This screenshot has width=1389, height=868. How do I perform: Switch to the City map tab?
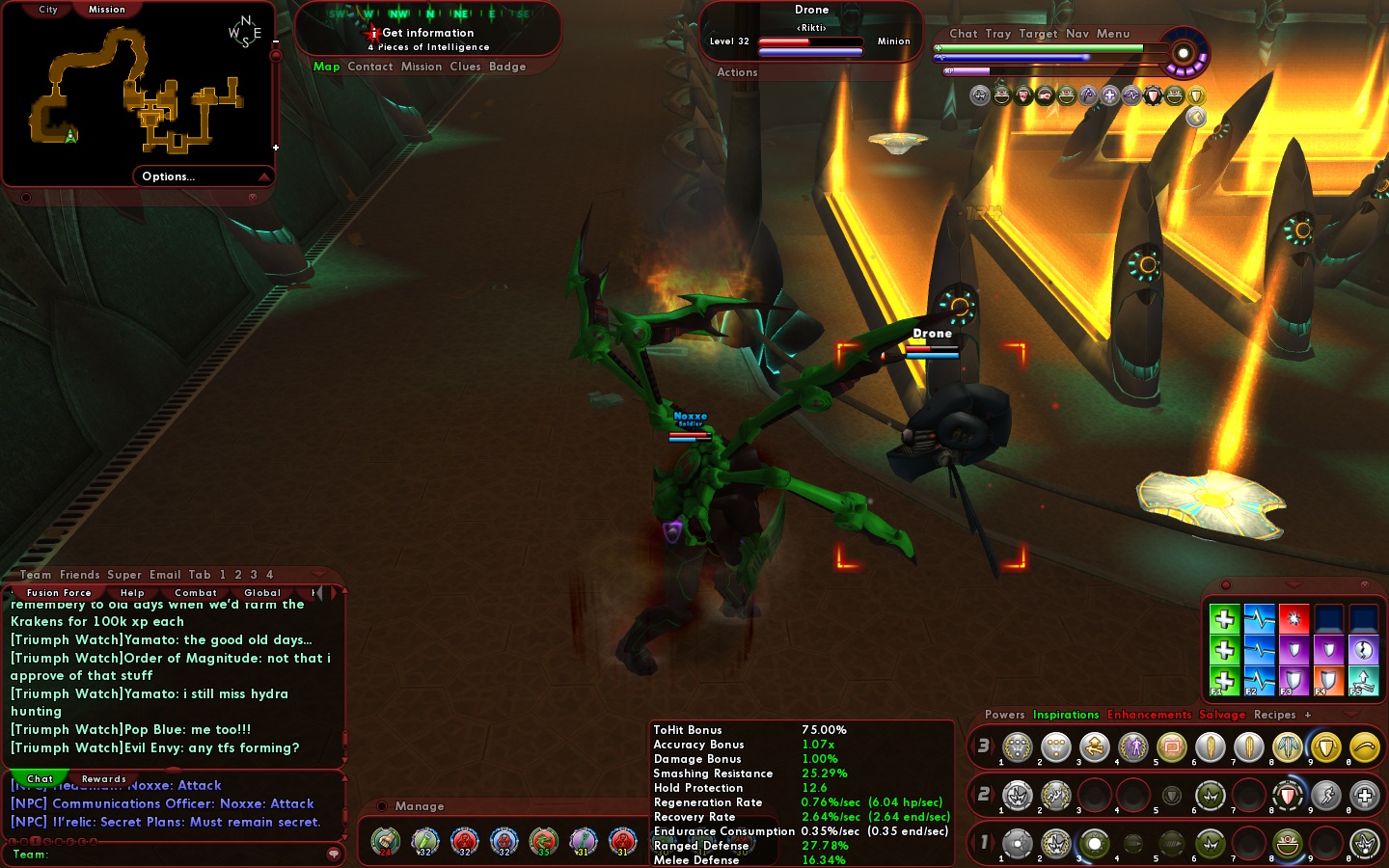pos(48,10)
